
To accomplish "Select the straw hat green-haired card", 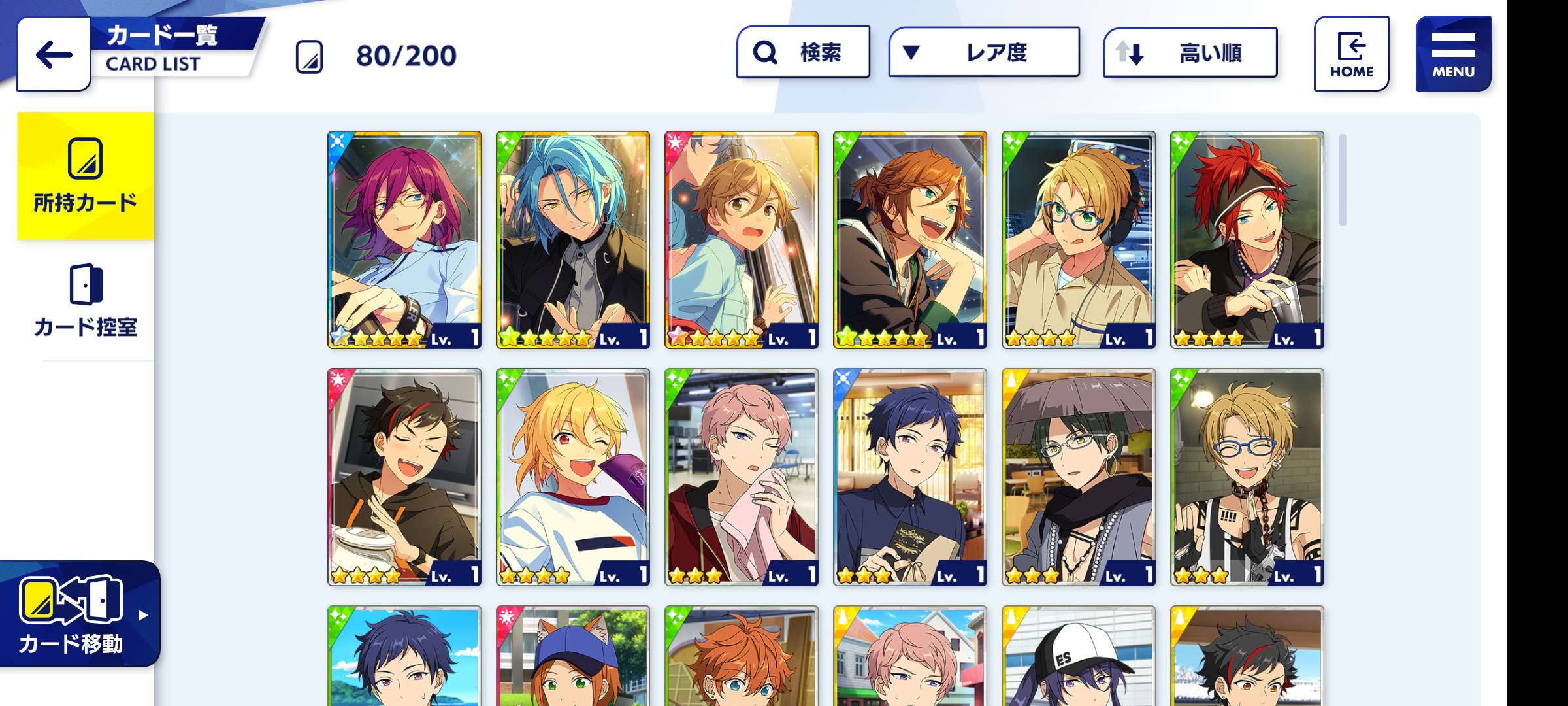I will click(1079, 477).
